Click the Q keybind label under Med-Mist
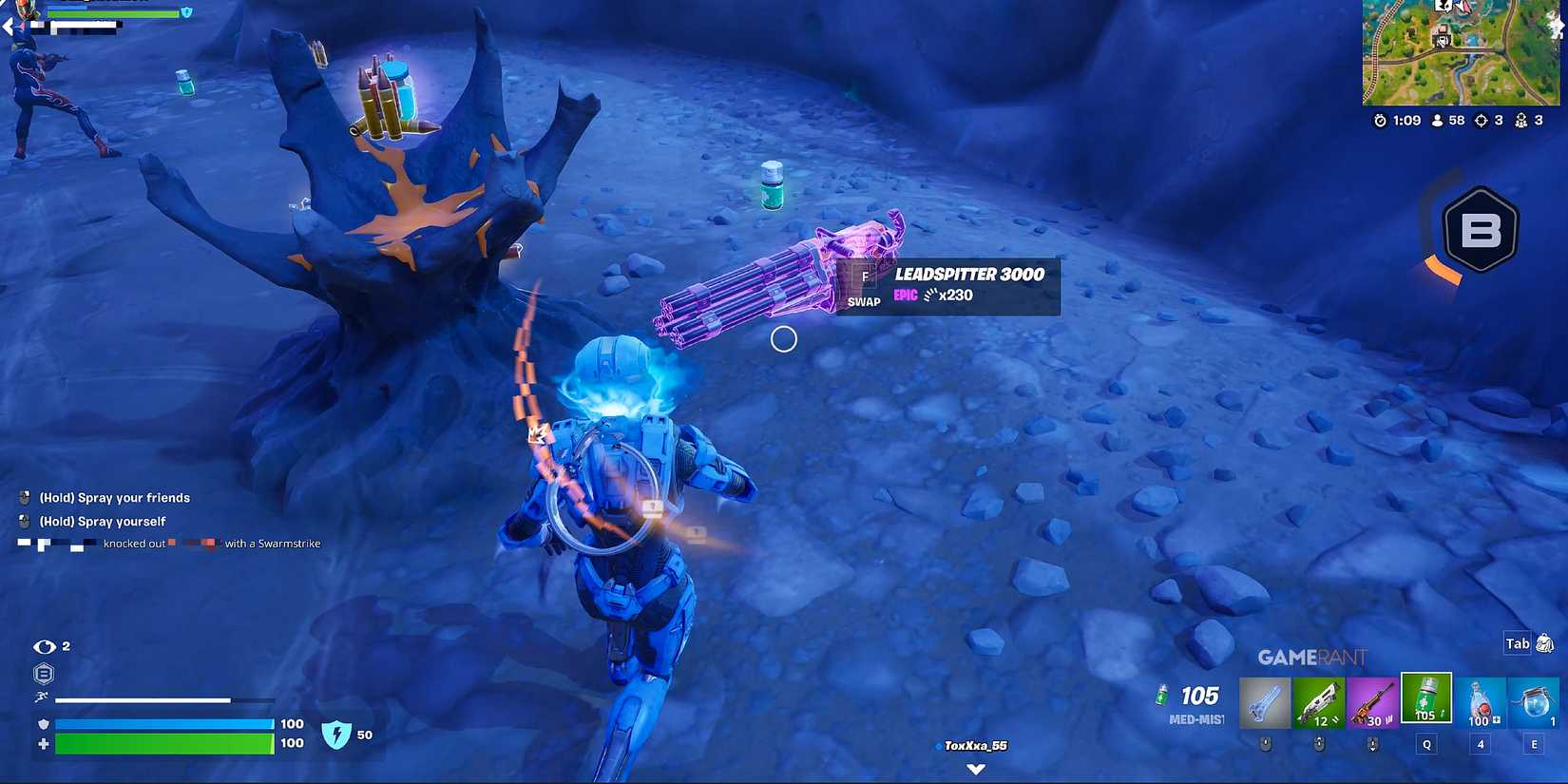 tap(1426, 745)
